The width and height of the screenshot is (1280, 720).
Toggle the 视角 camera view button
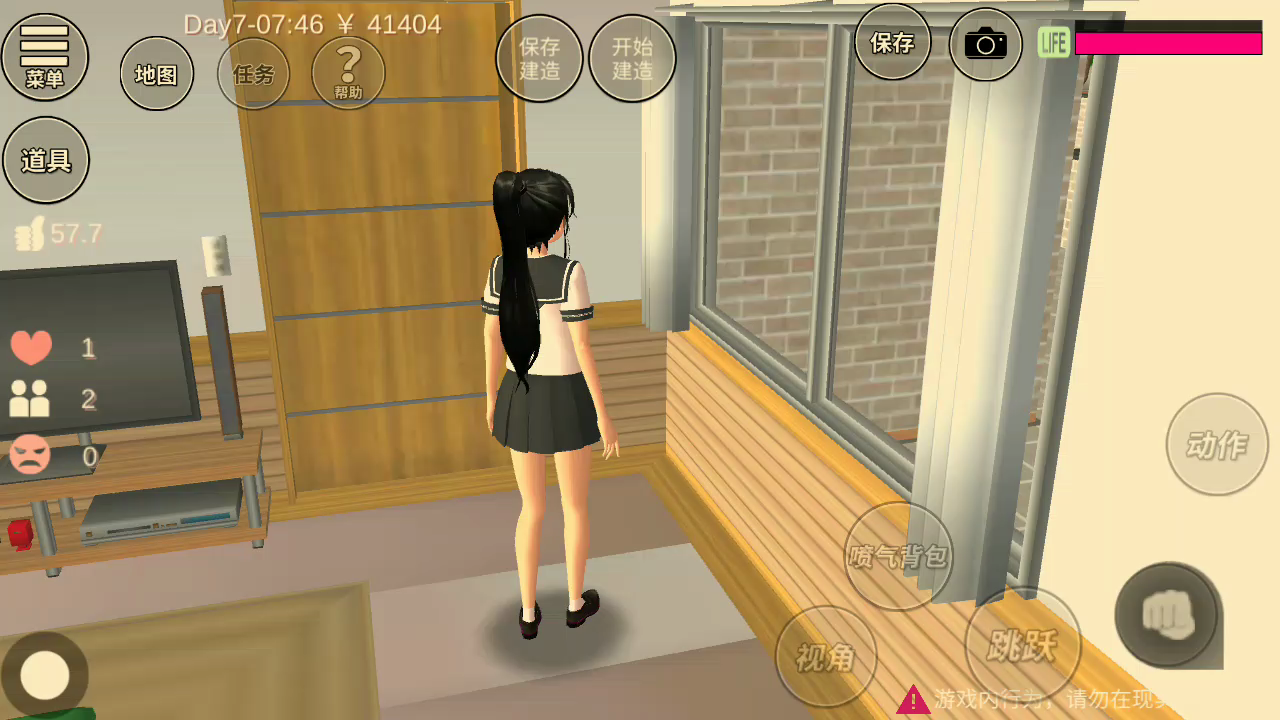[x=826, y=656]
